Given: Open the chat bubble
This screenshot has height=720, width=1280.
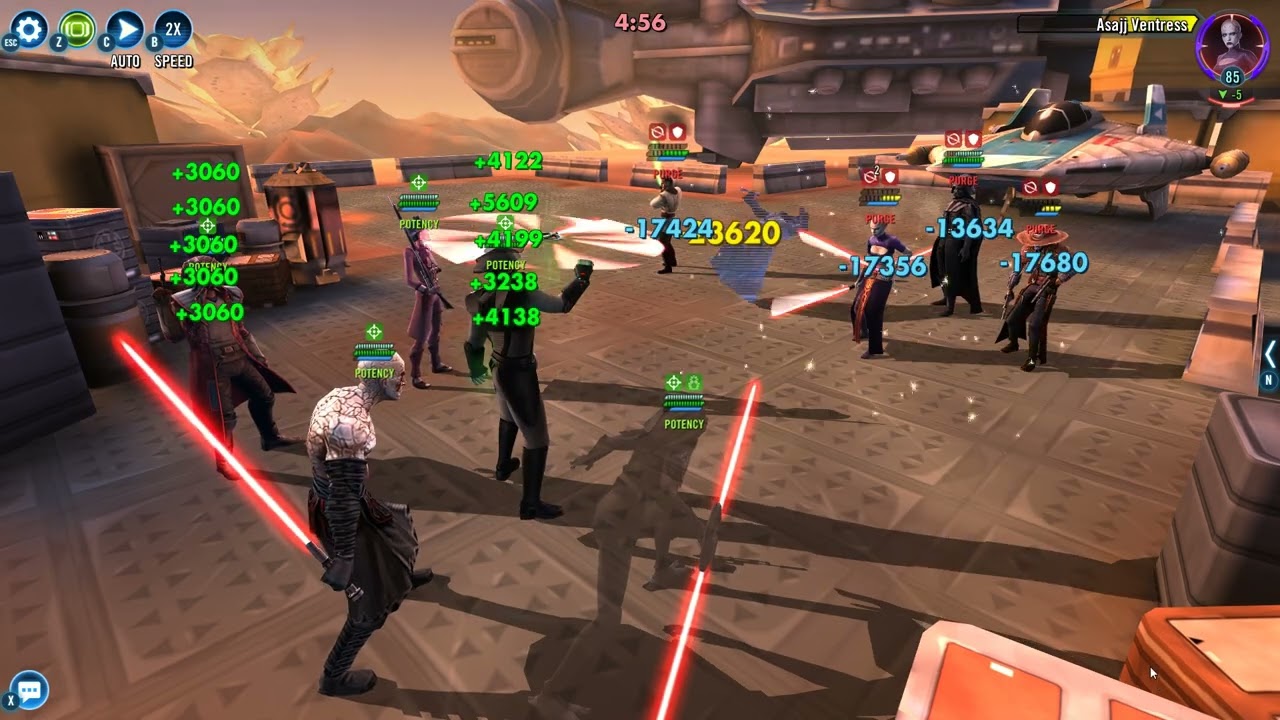Looking at the screenshot, I should 29,690.
